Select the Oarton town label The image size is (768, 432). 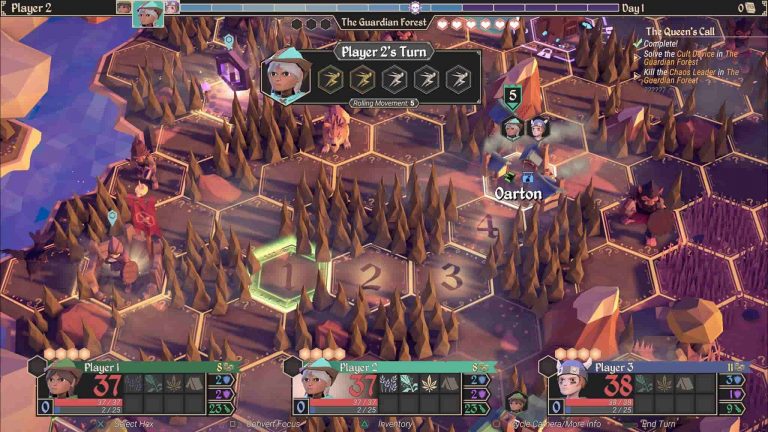(518, 193)
